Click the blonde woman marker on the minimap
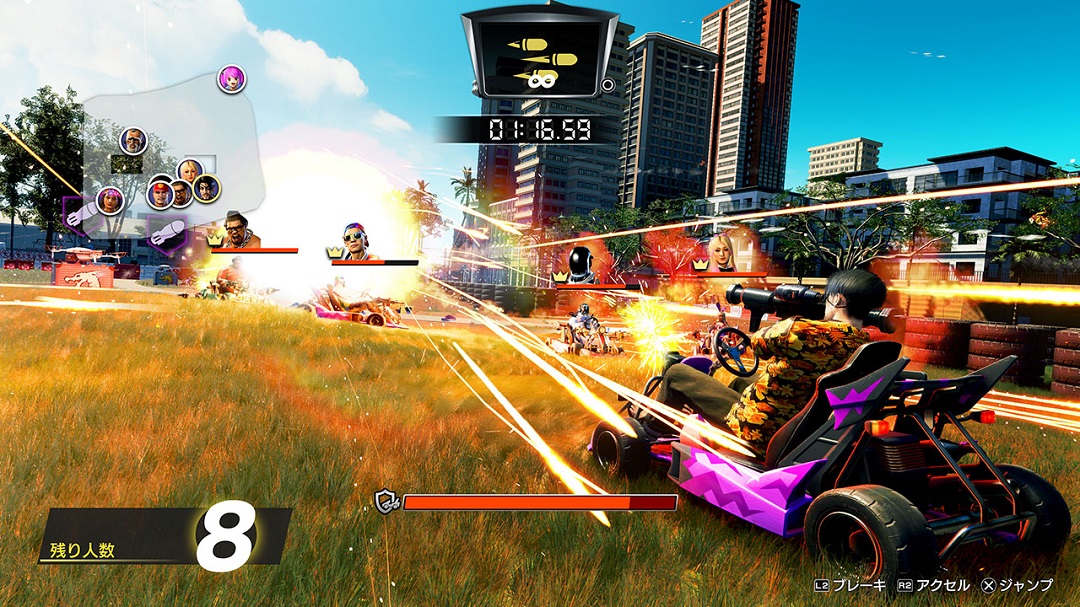Screen dimensions: 1080x607 [190, 171]
